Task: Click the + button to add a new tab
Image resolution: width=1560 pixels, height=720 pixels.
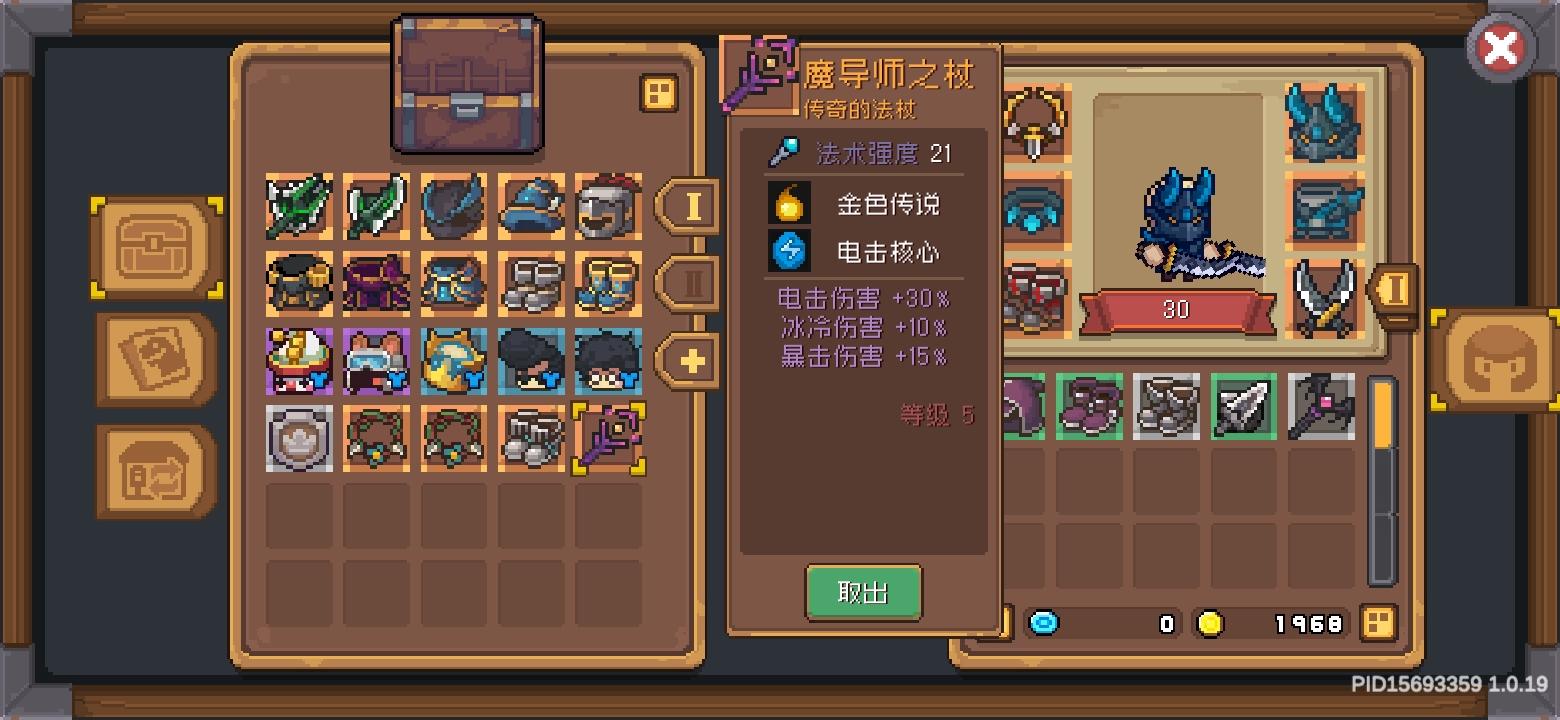Action: 687,362
